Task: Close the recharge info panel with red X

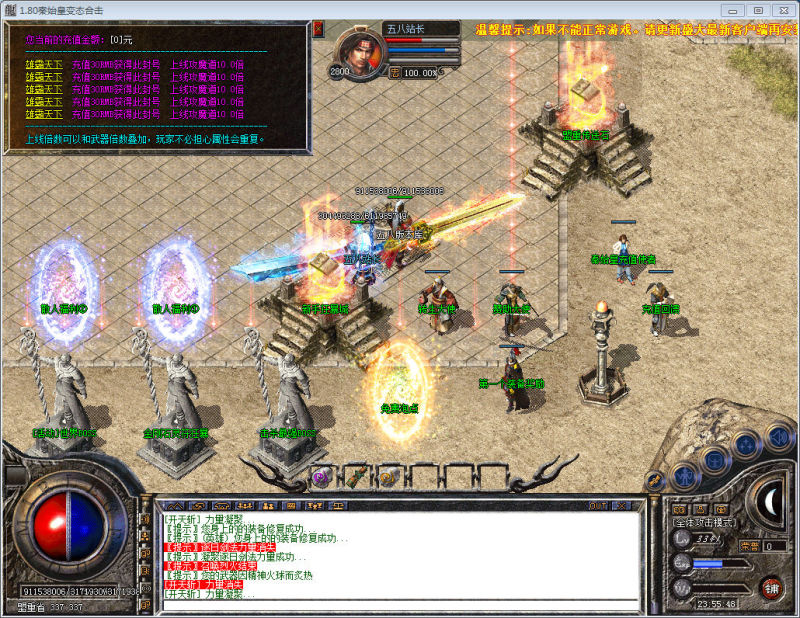Action: [x=318, y=29]
